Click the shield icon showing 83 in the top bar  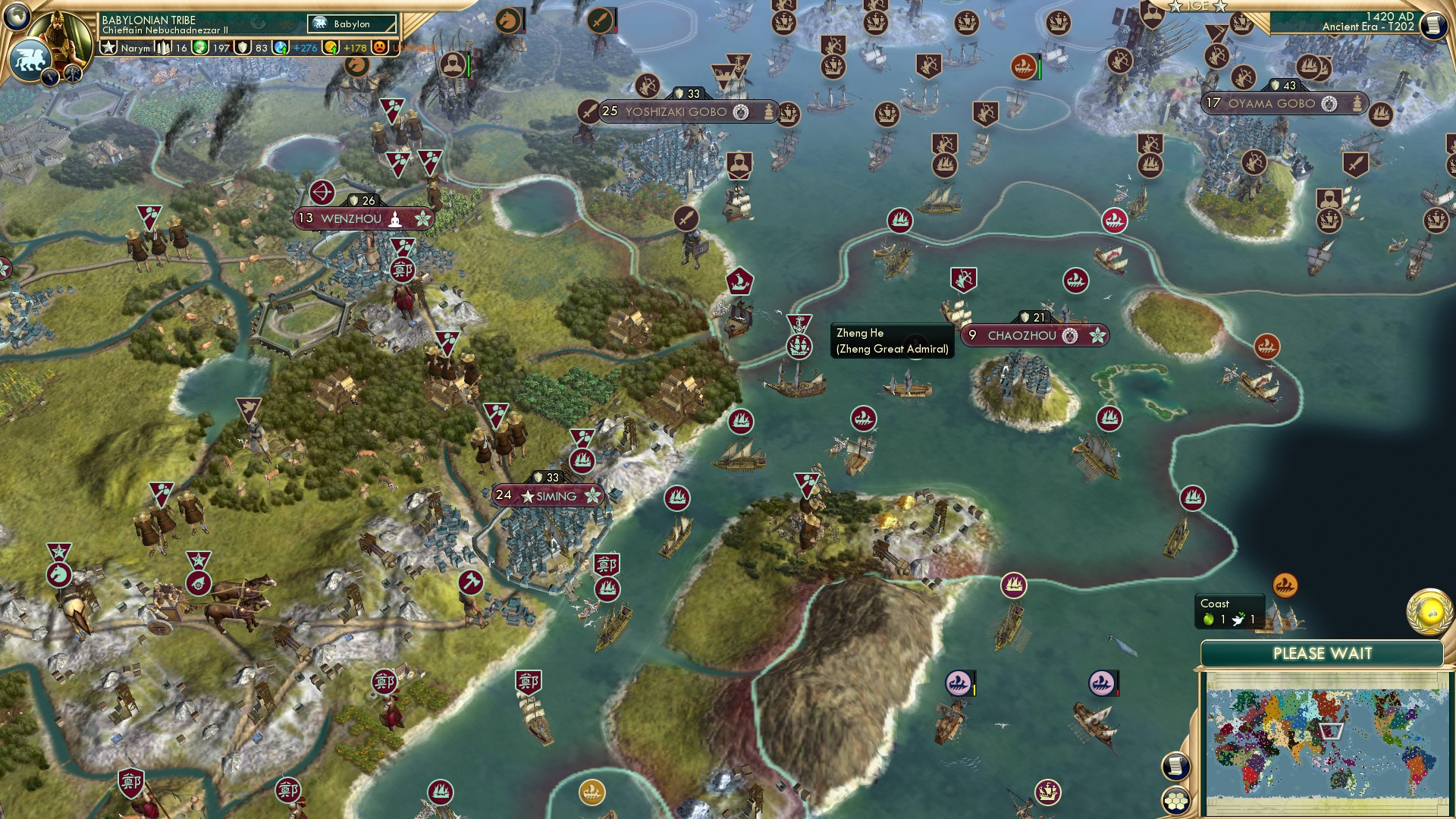click(242, 47)
